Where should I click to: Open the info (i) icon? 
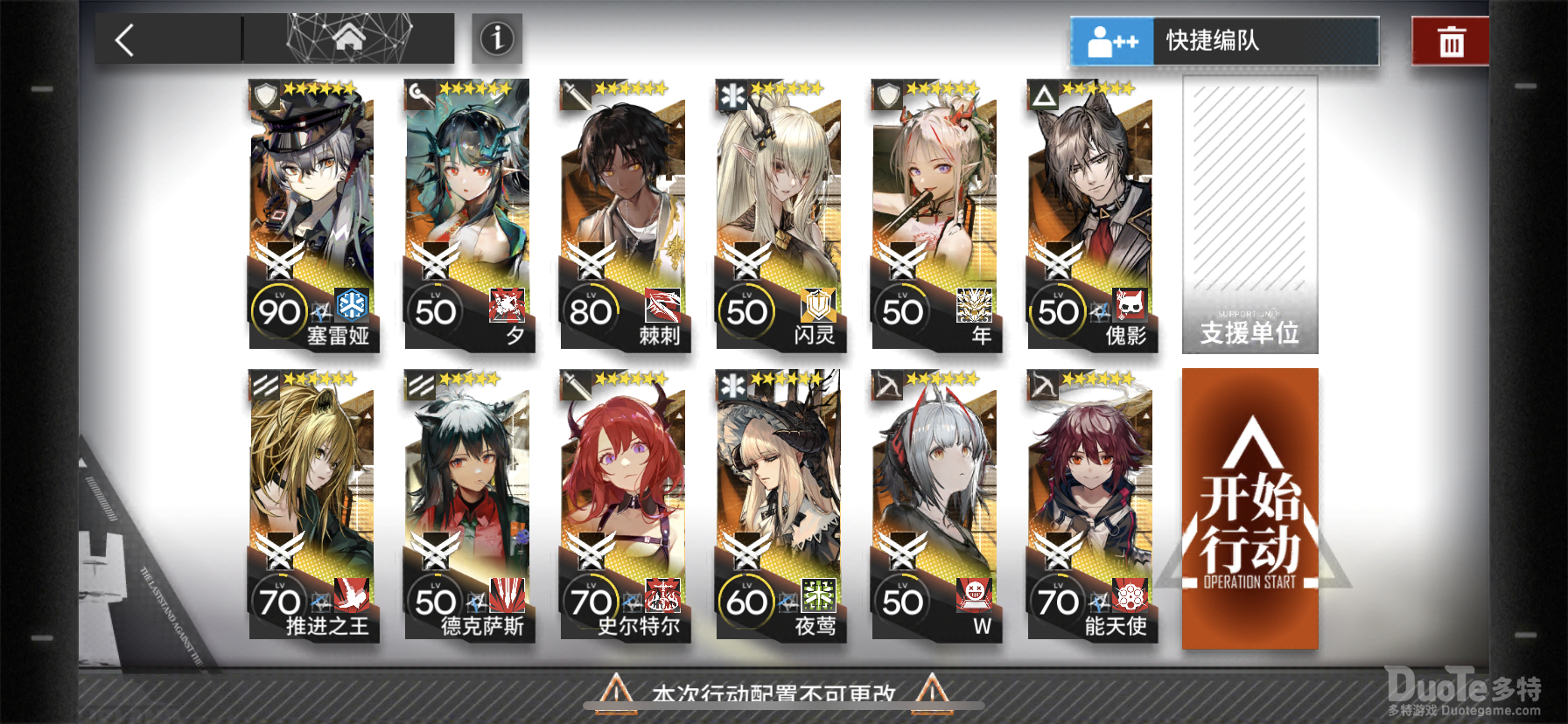495,38
